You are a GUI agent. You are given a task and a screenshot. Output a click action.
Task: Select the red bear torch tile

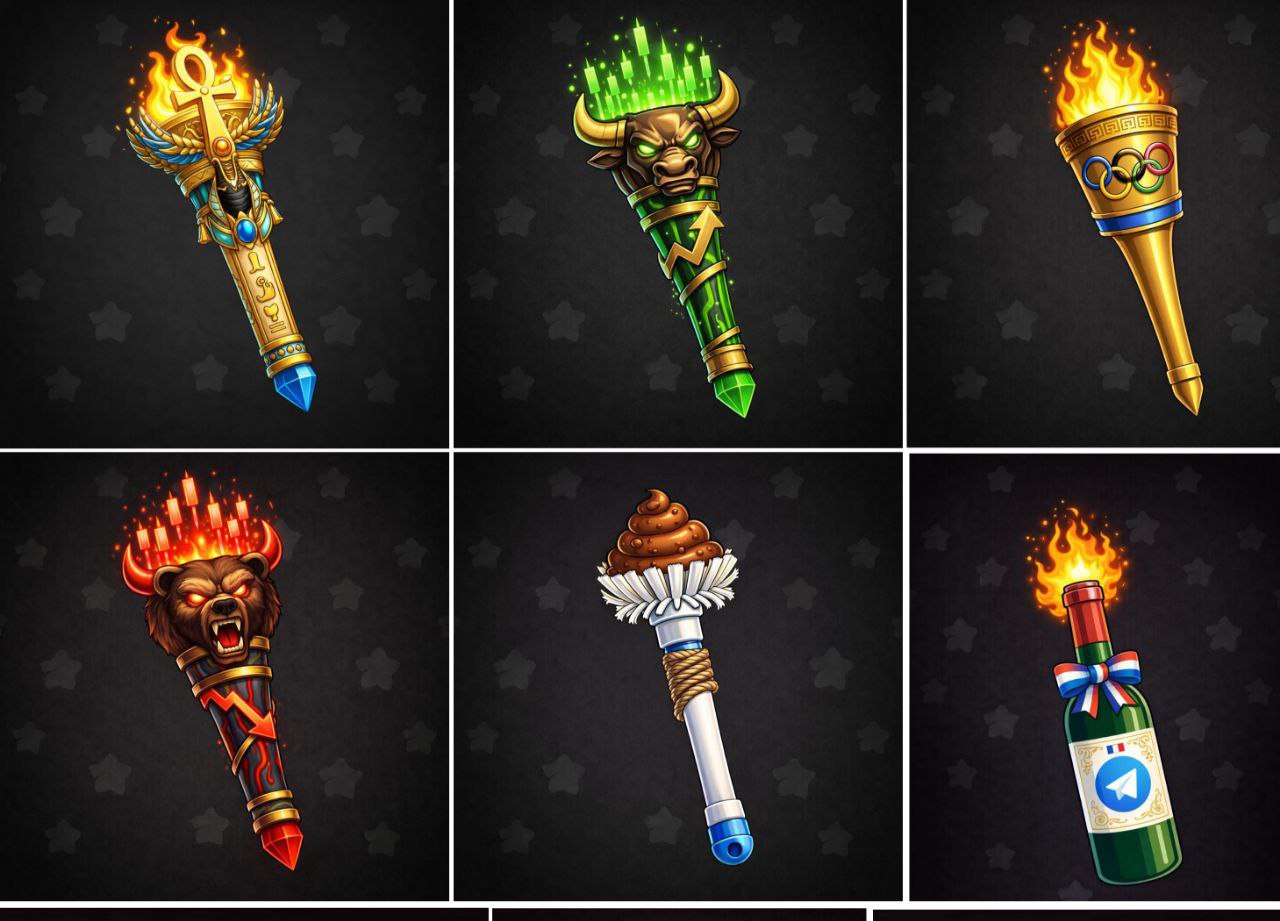click(224, 675)
